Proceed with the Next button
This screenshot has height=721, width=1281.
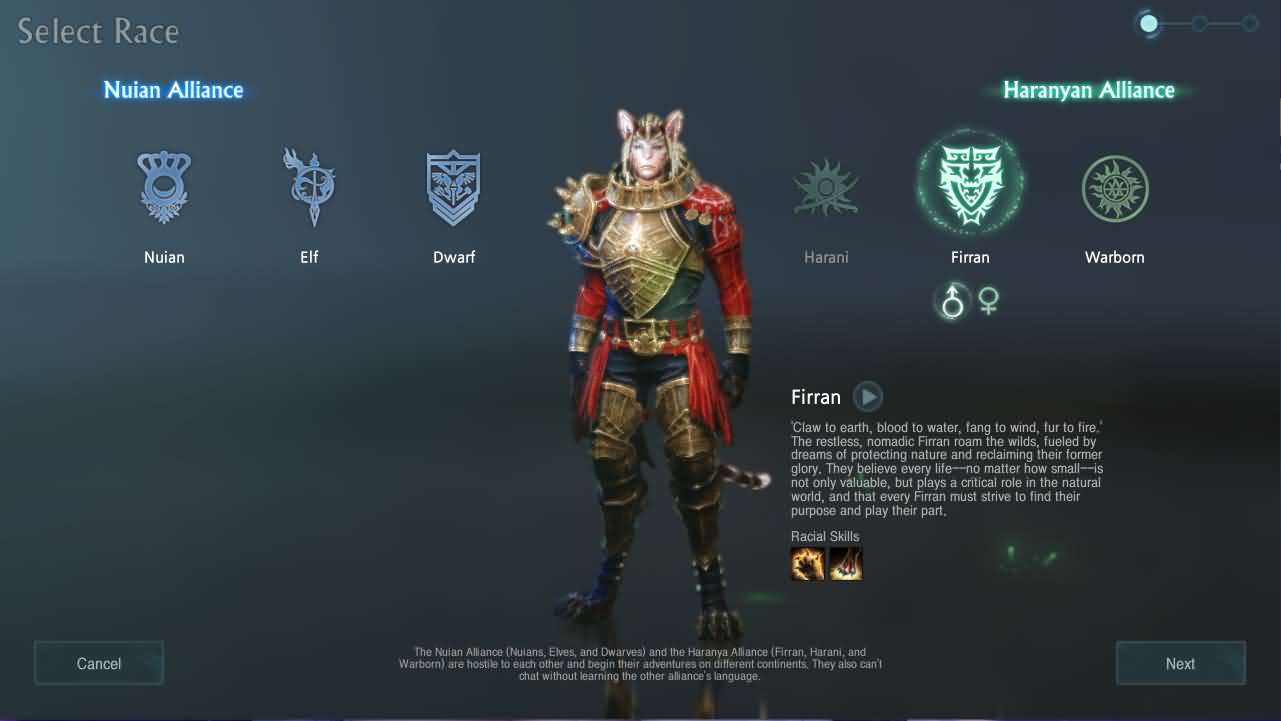pos(1180,663)
